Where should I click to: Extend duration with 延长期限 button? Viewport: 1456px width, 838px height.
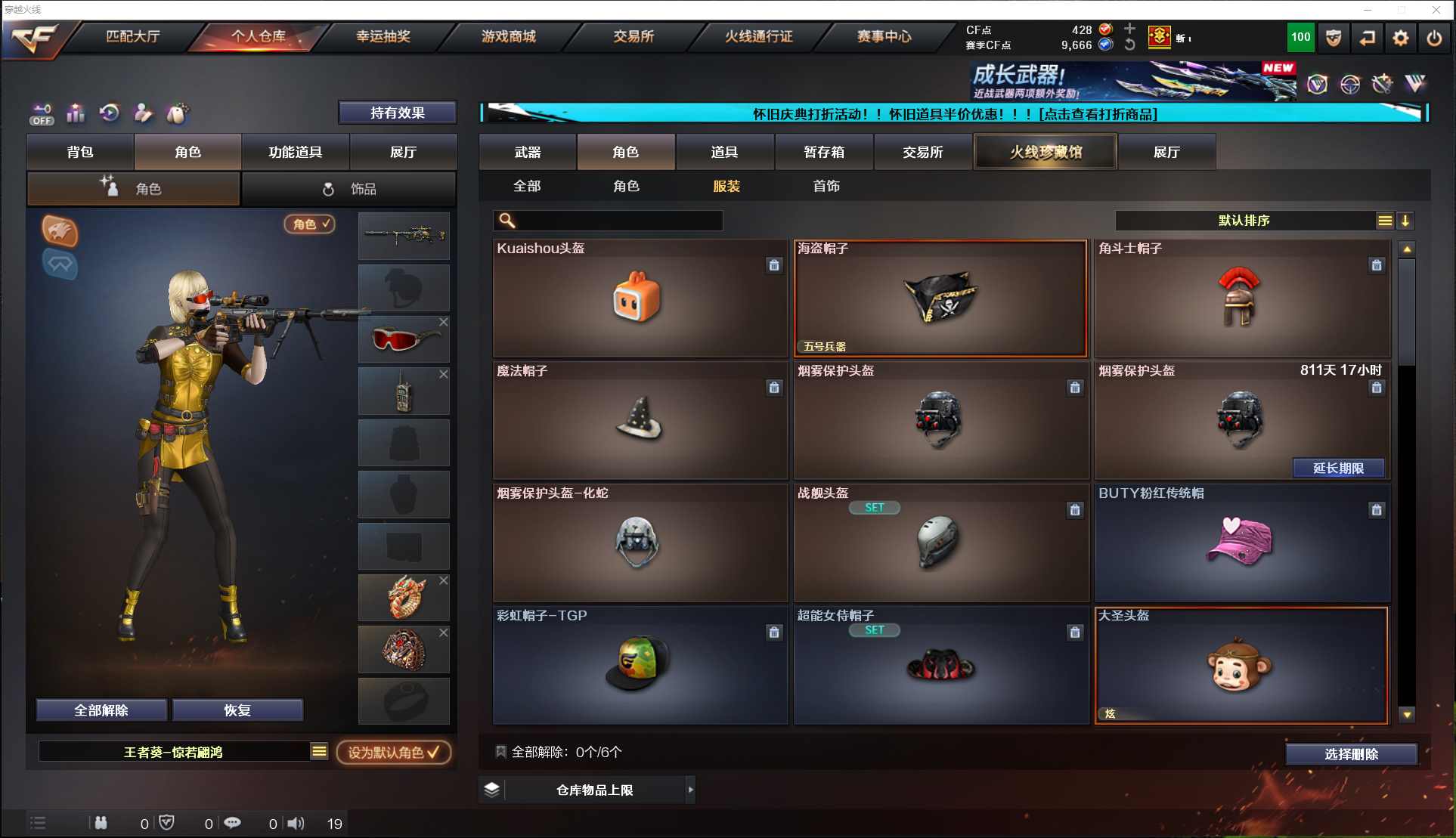pos(1338,468)
